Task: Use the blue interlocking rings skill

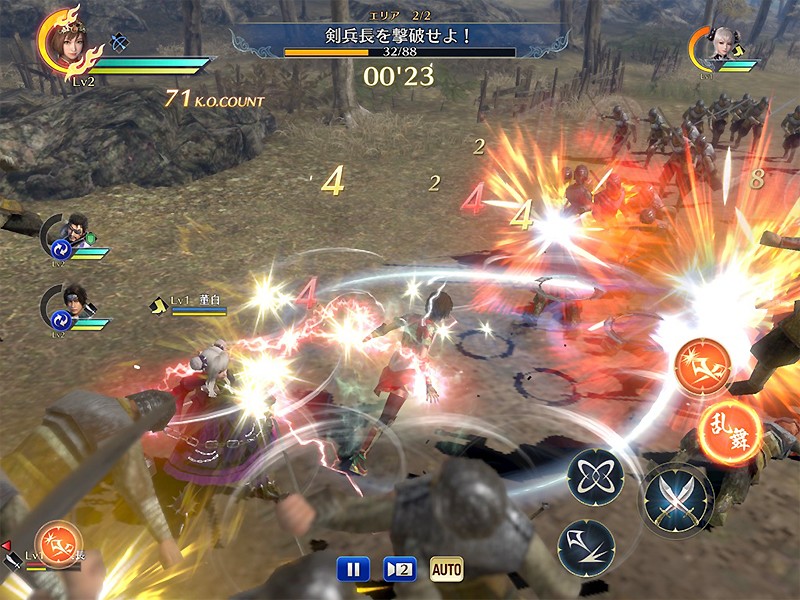Action: 596,476
